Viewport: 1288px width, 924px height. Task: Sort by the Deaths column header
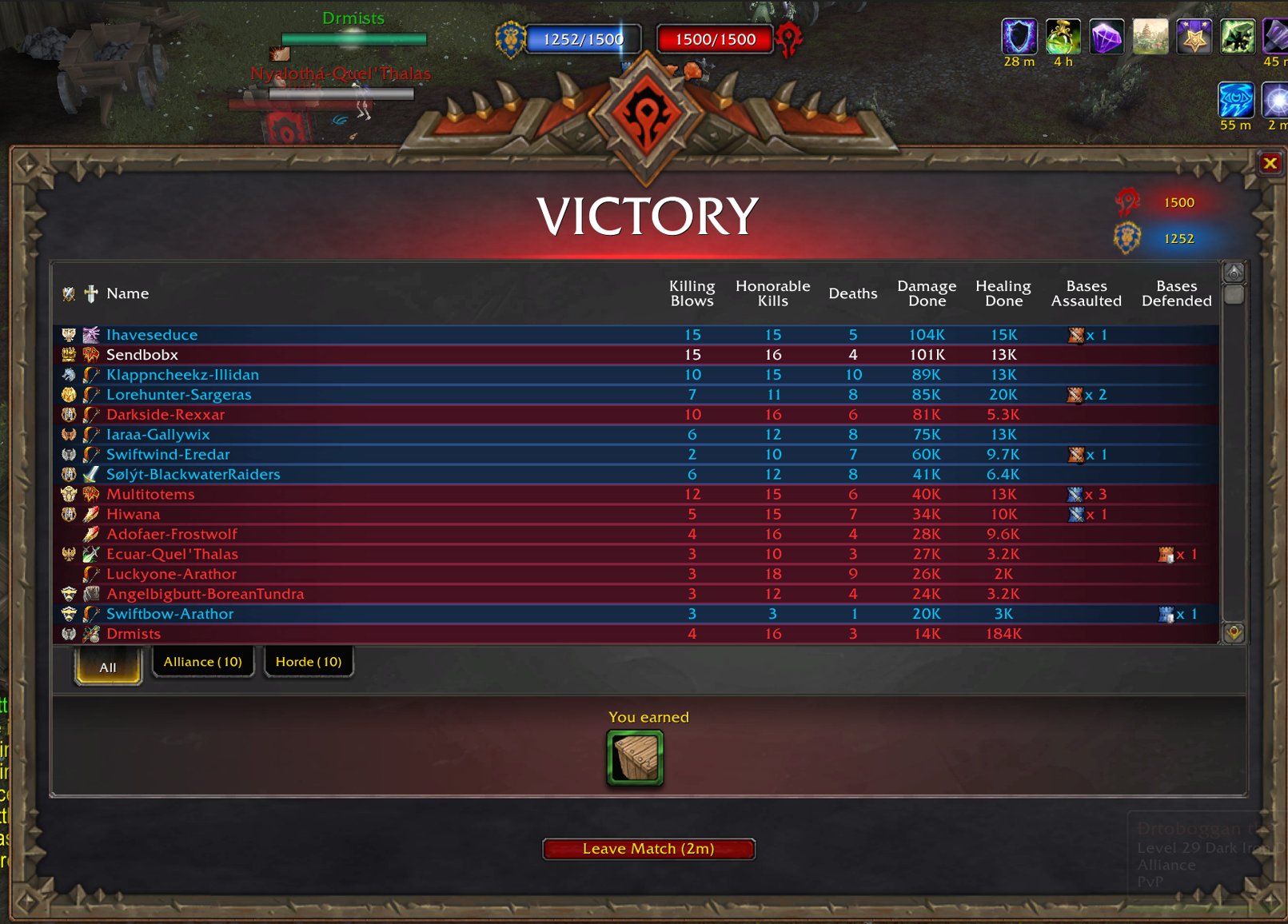tap(852, 293)
